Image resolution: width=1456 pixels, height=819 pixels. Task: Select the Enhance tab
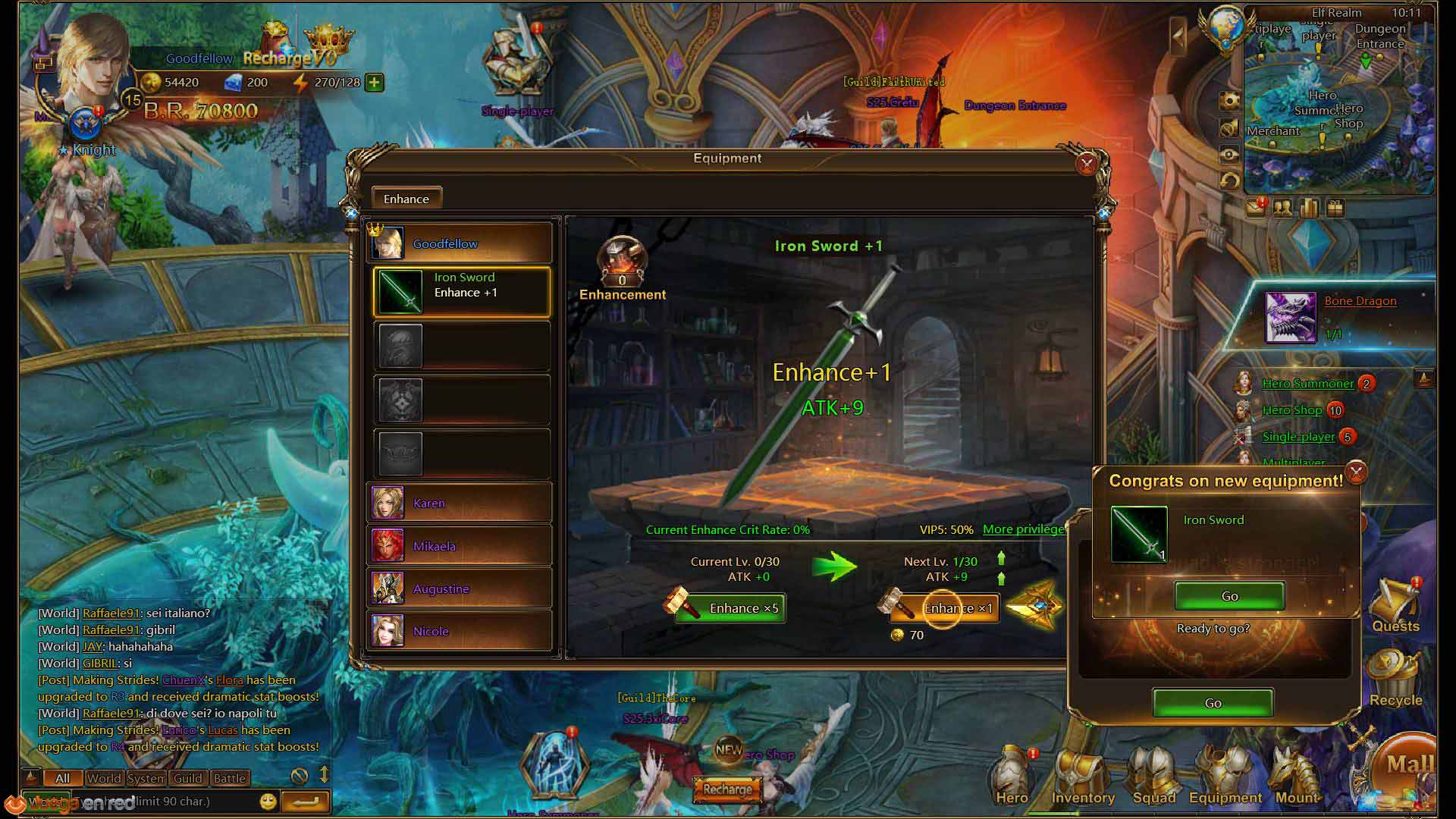(406, 199)
